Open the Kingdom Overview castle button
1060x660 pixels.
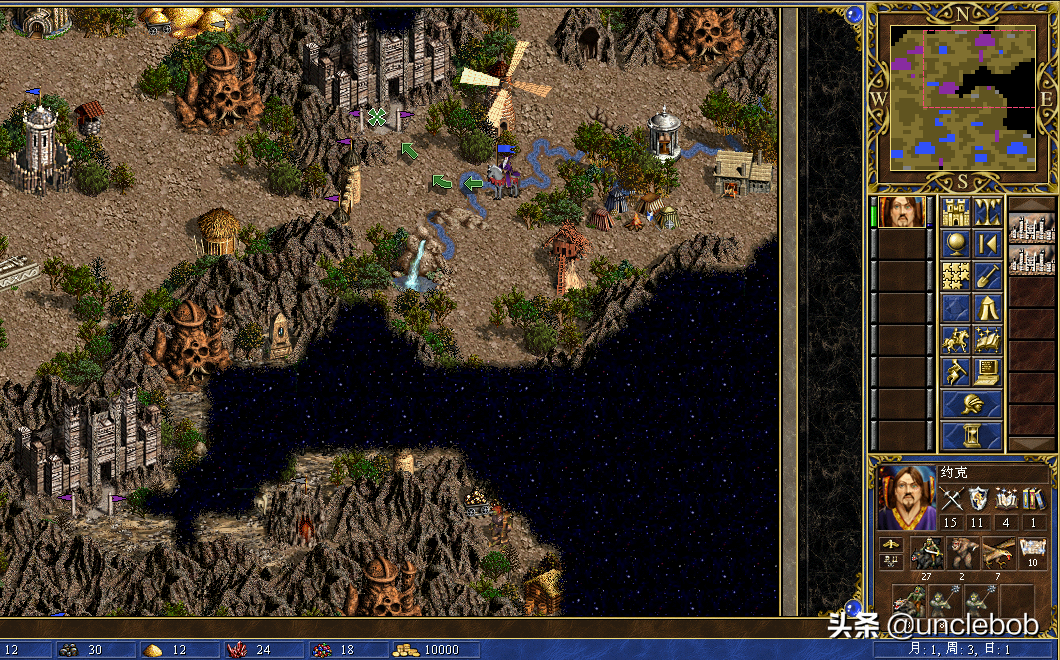(x=957, y=212)
